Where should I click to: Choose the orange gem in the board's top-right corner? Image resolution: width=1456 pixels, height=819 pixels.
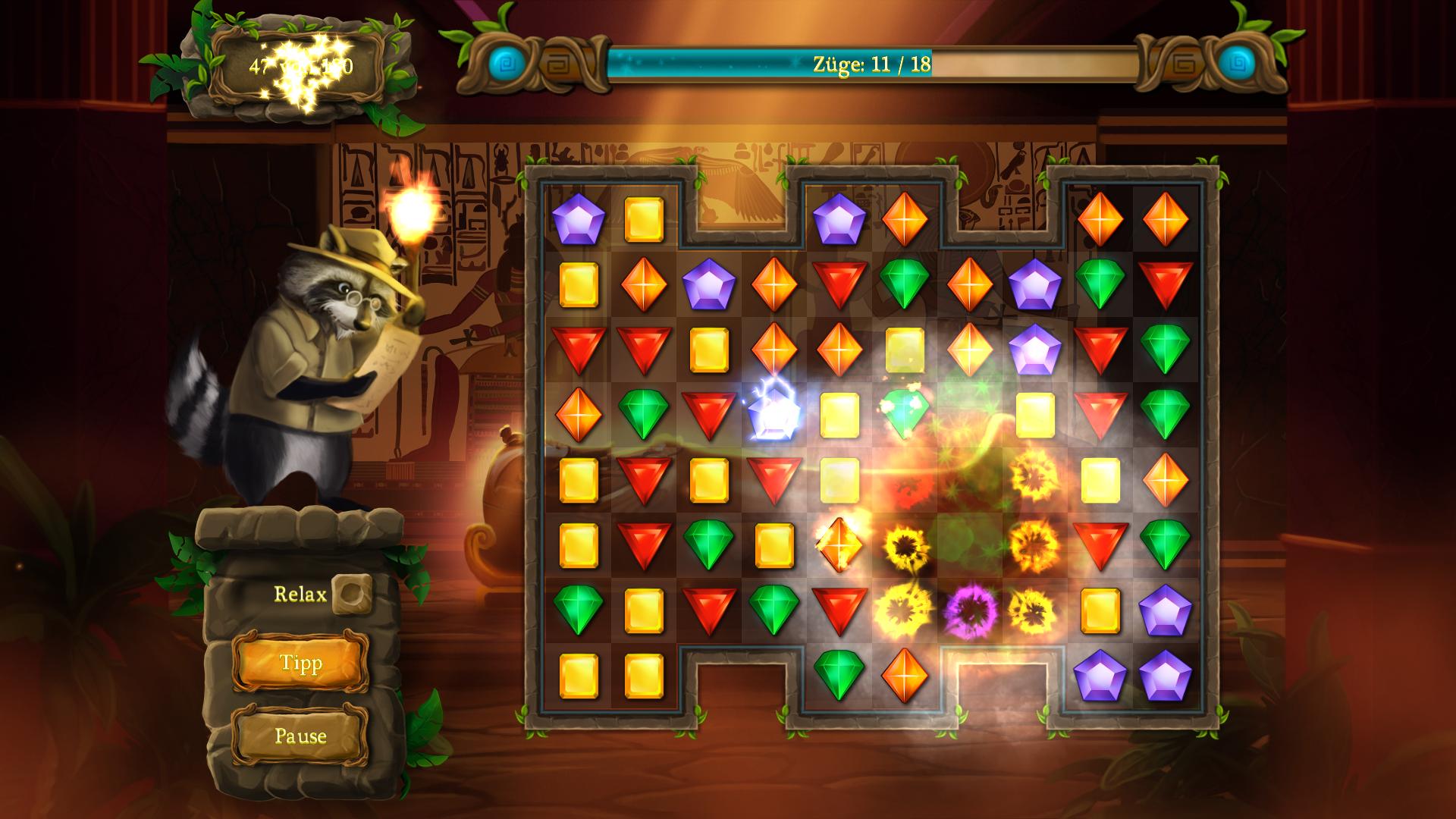1165,219
